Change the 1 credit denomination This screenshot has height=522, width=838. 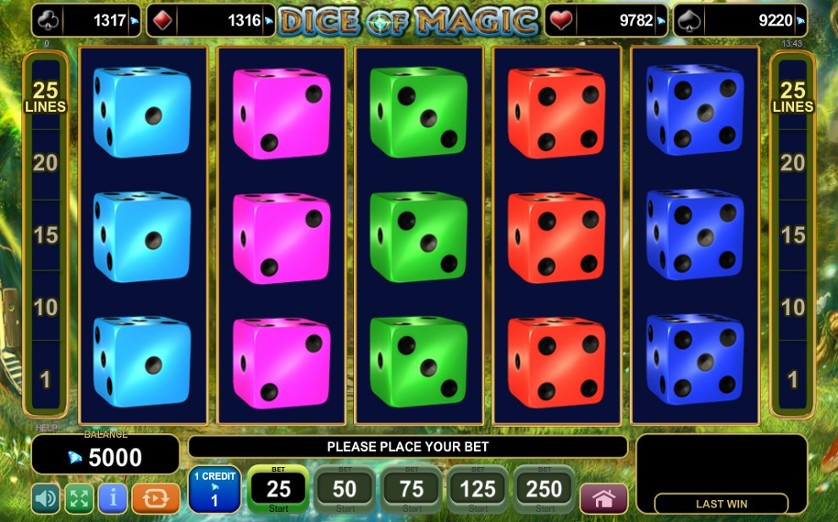(214, 489)
